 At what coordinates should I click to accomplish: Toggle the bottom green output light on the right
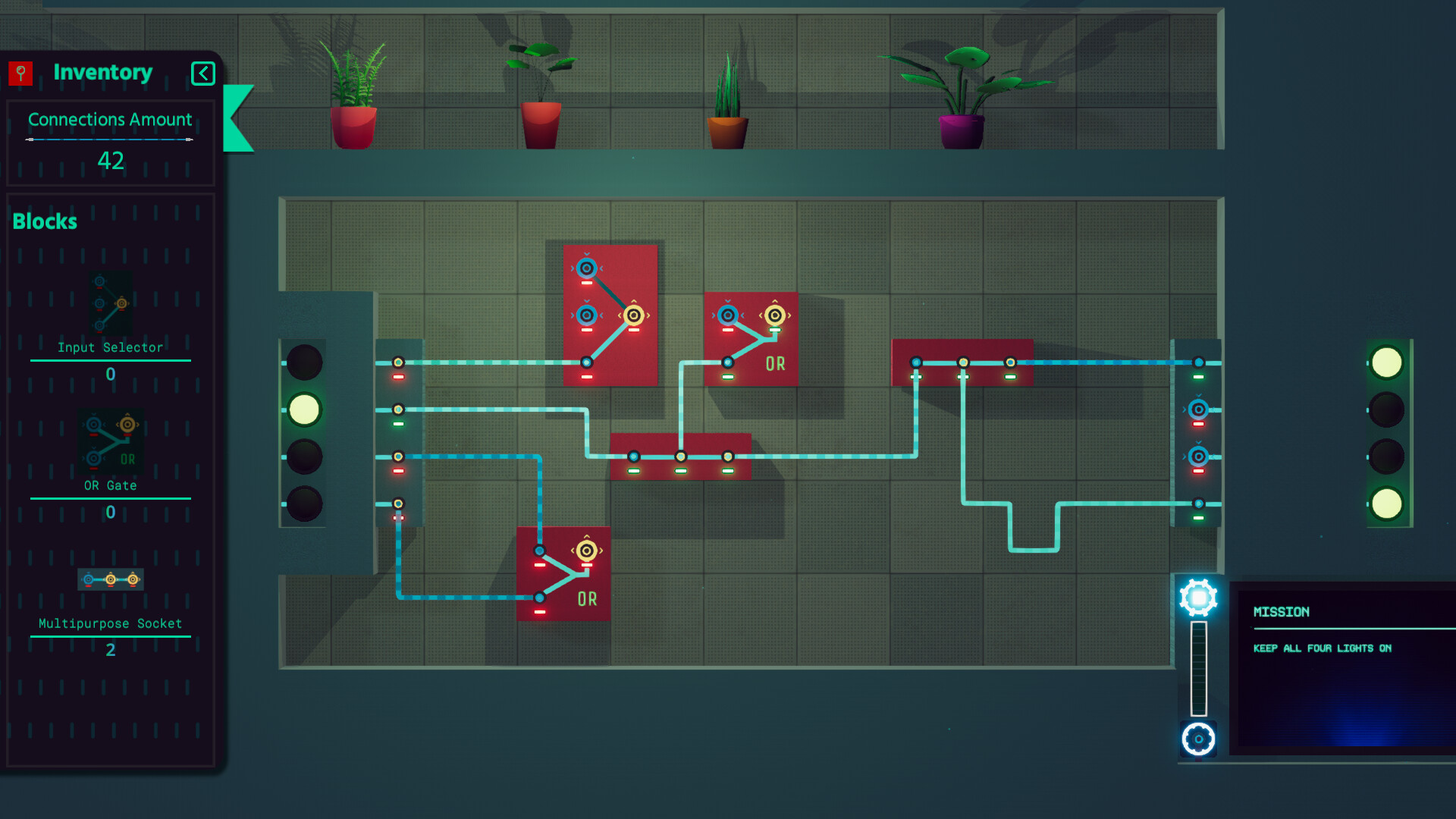[1388, 502]
